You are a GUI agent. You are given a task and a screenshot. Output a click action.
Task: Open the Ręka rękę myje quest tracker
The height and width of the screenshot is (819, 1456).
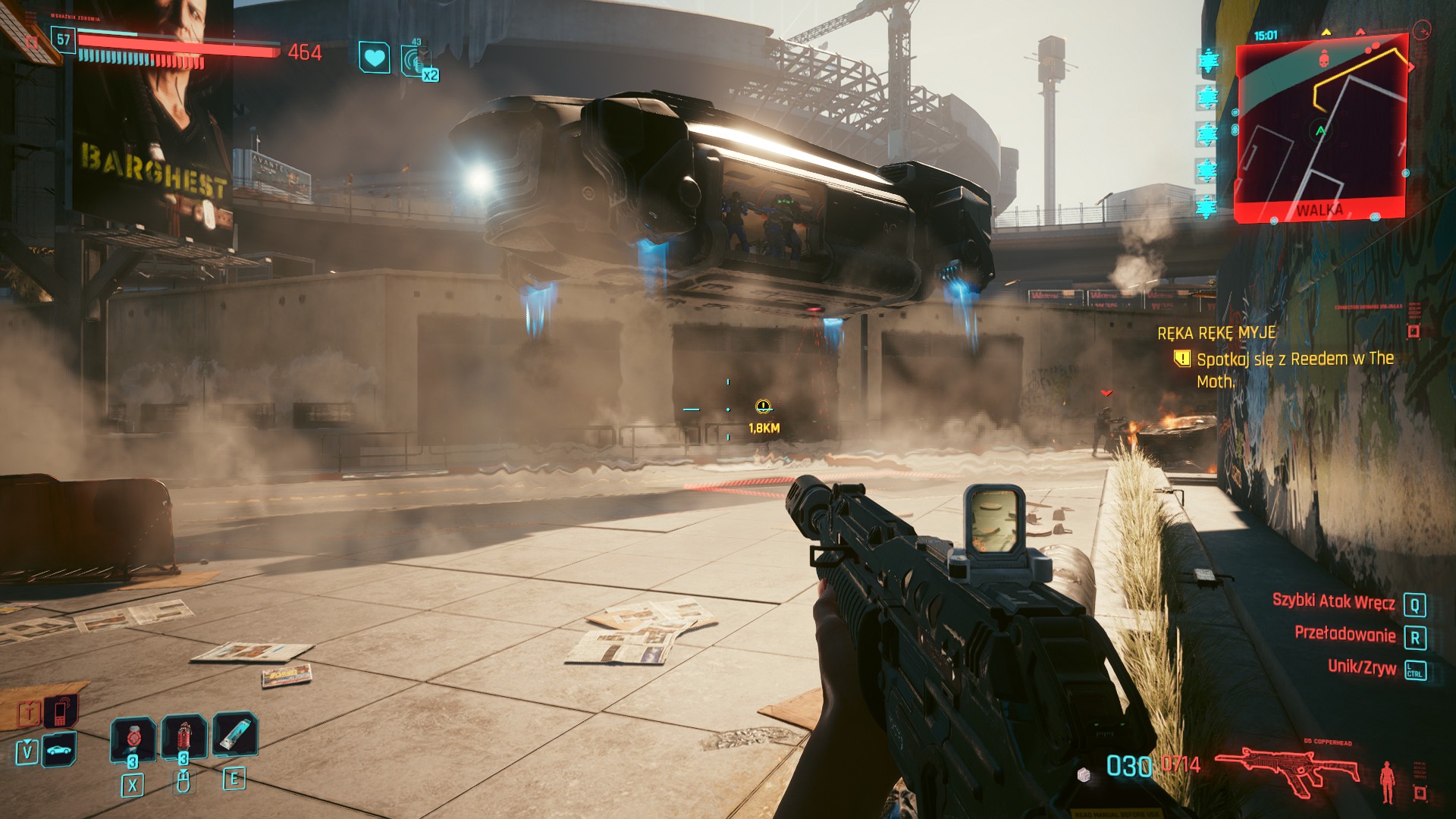[x=1216, y=333]
